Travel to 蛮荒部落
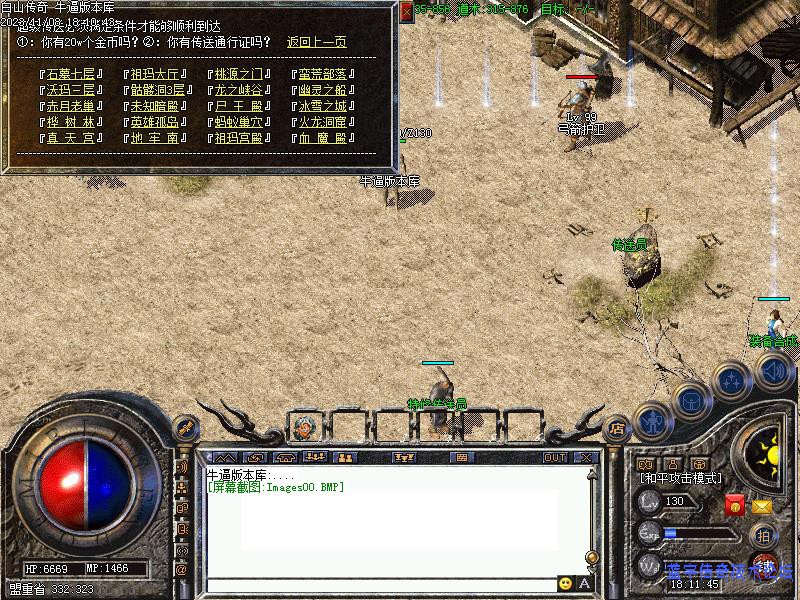 [x=322, y=74]
